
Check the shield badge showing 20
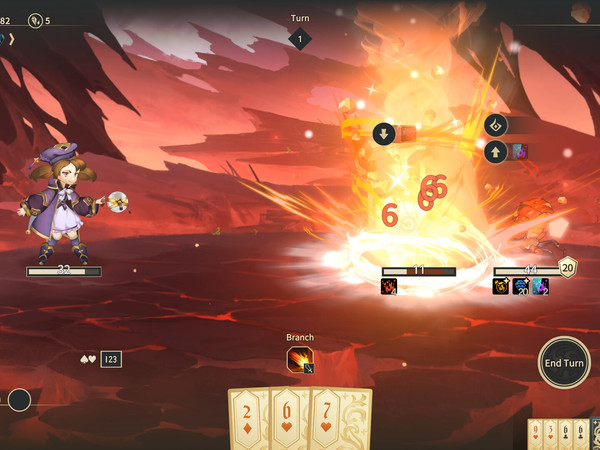point(567,267)
